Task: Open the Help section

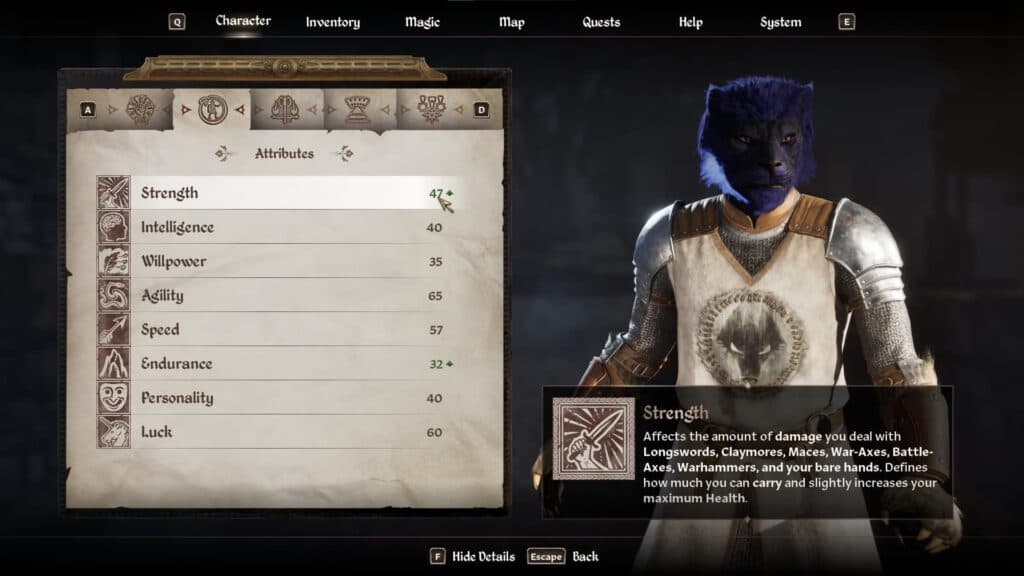Action: click(x=690, y=22)
